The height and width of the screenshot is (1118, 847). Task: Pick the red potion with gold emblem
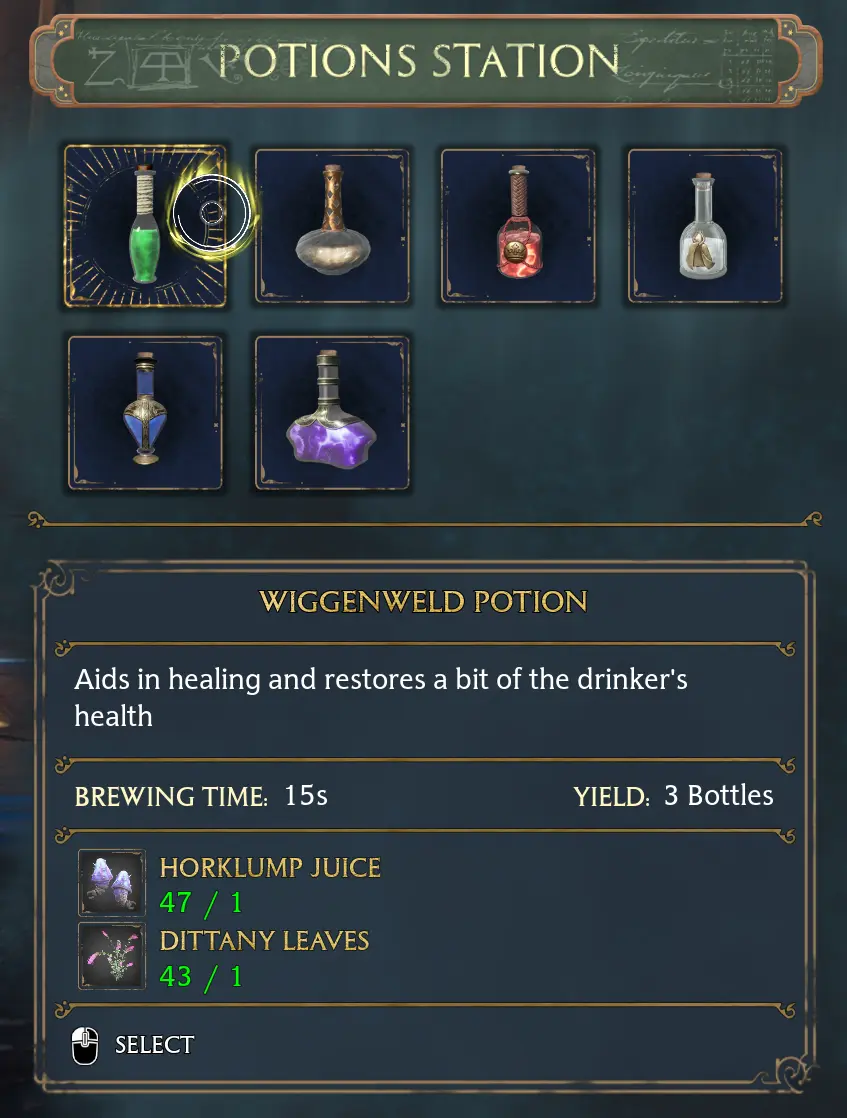coord(518,226)
